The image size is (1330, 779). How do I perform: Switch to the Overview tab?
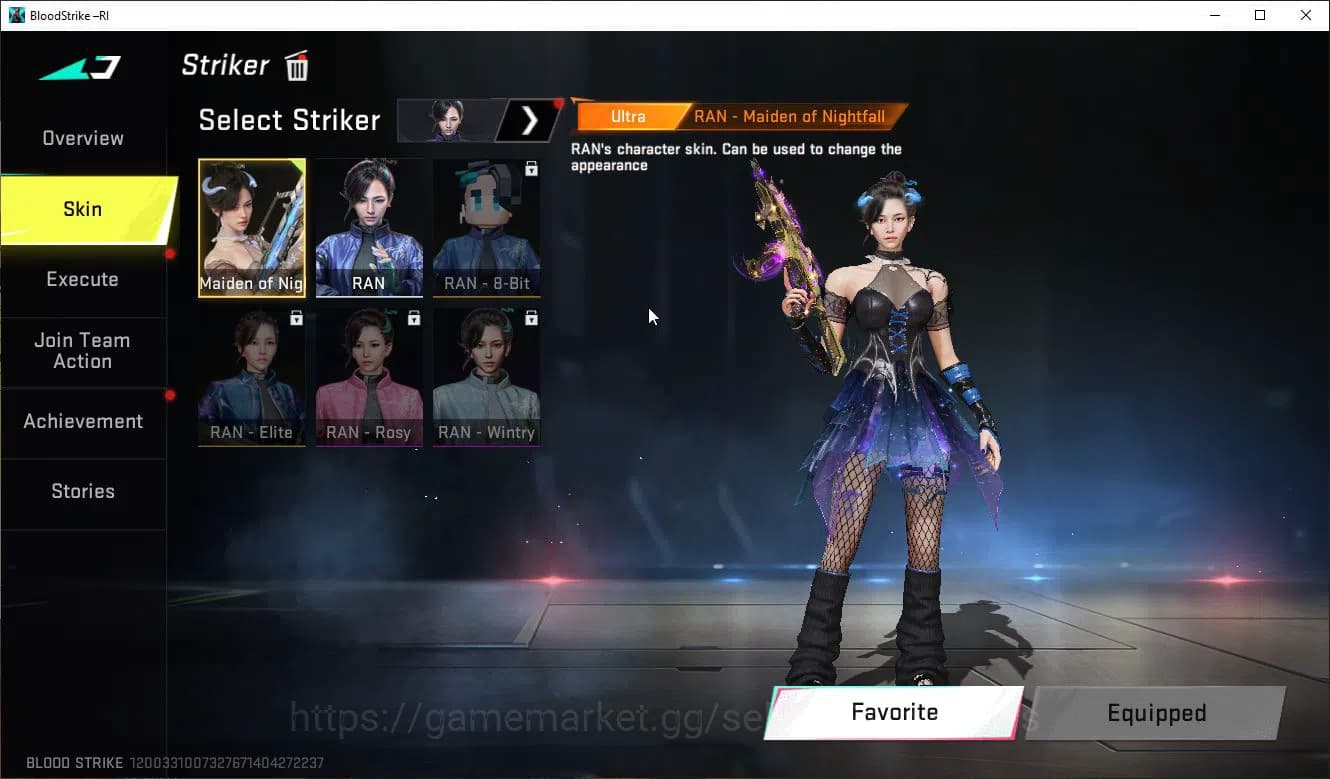[82, 138]
